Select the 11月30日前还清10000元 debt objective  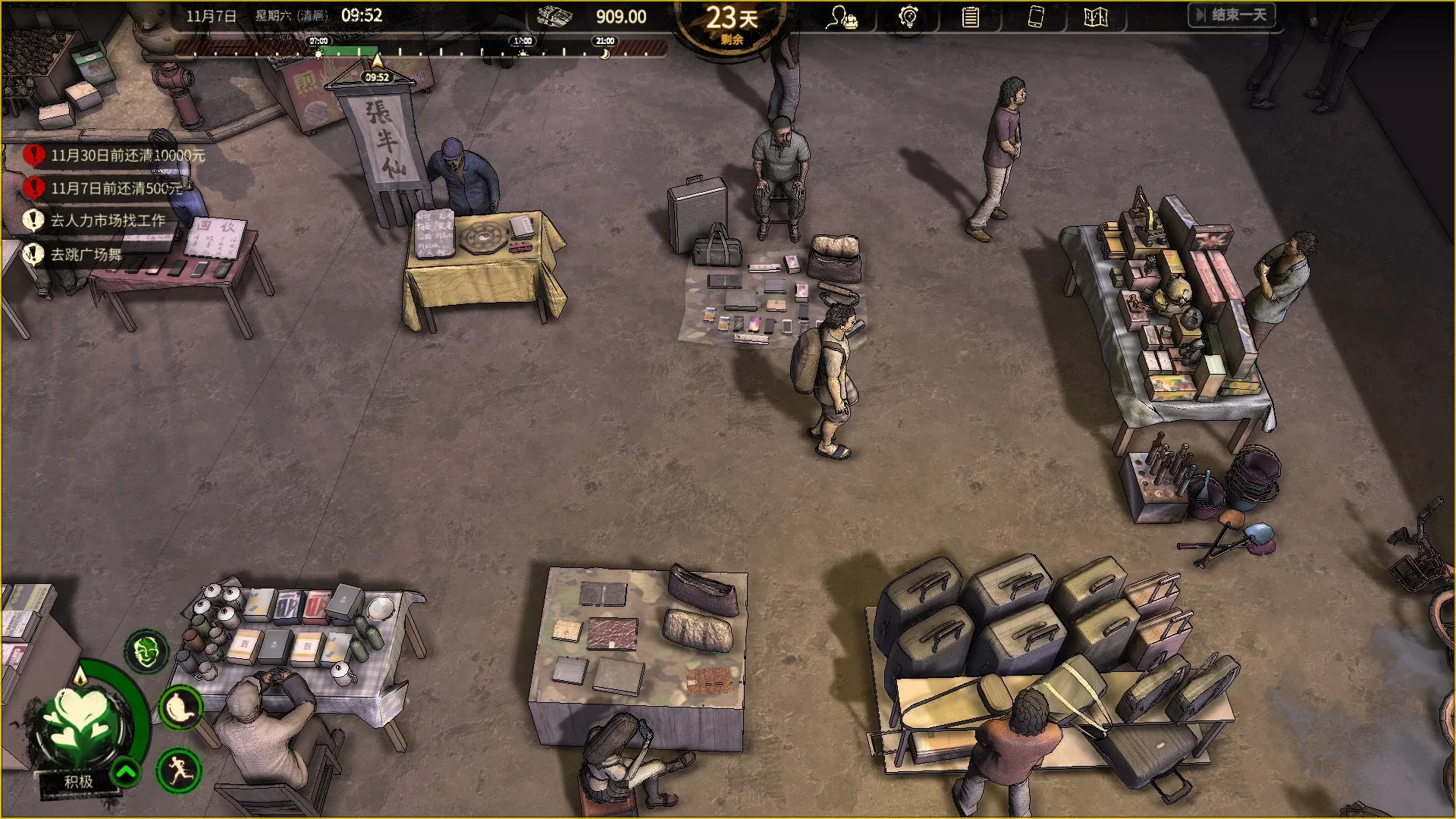click(127, 155)
